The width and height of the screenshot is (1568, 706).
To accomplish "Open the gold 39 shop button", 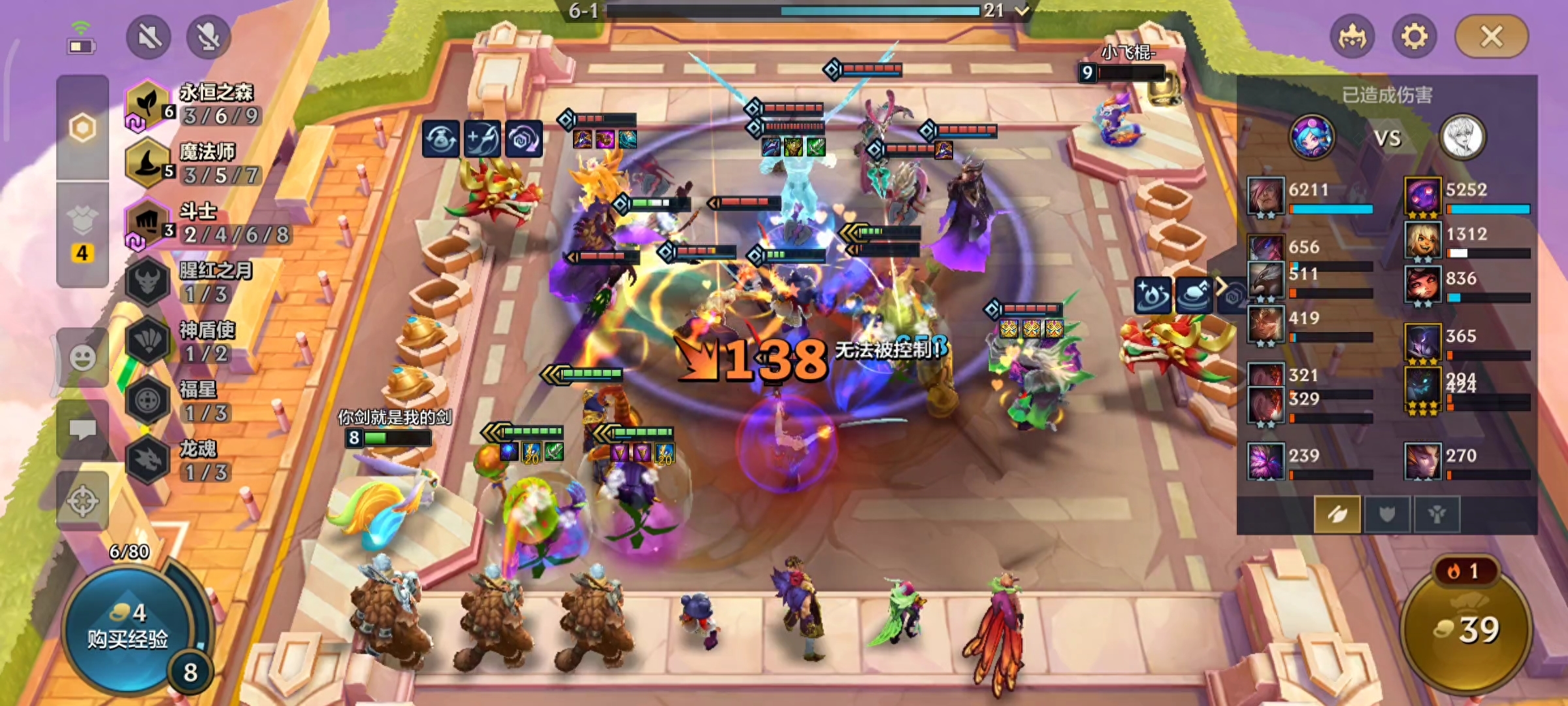I will [x=1466, y=629].
